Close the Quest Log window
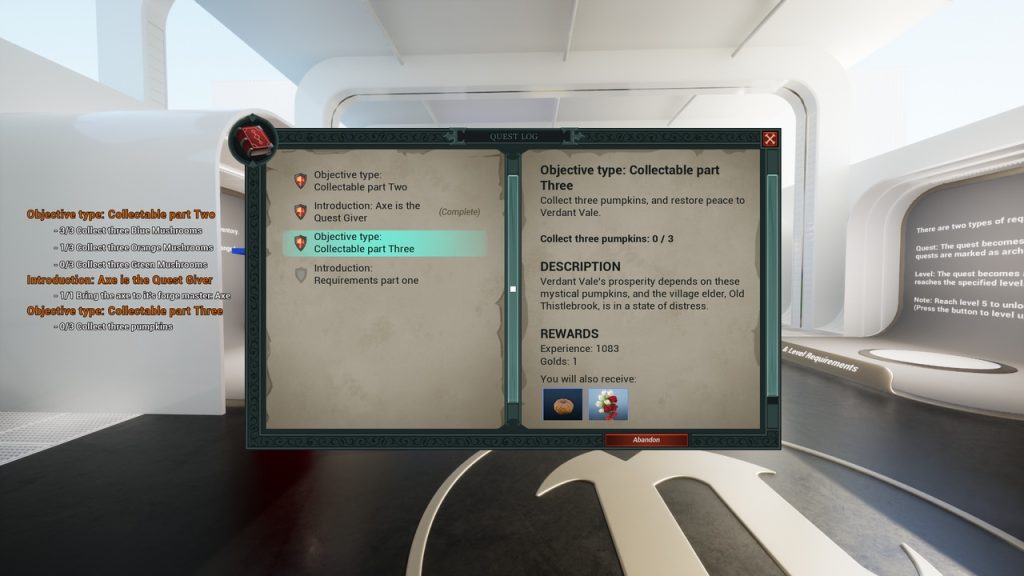The width and height of the screenshot is (1024, 576). (x=770, y=139)
